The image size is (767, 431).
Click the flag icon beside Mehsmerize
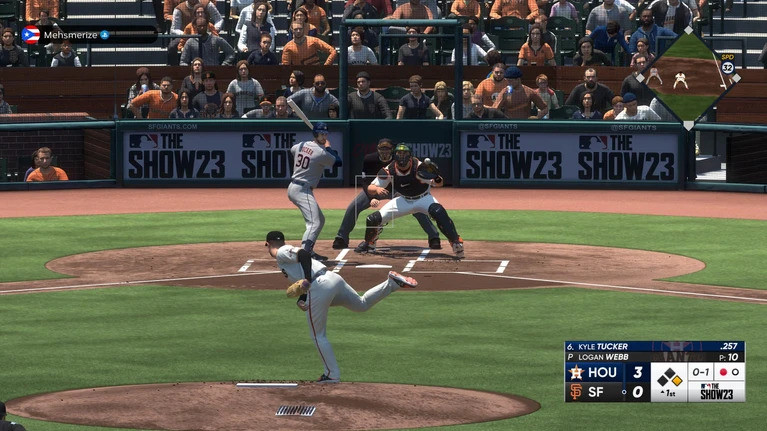click(31, 34)
